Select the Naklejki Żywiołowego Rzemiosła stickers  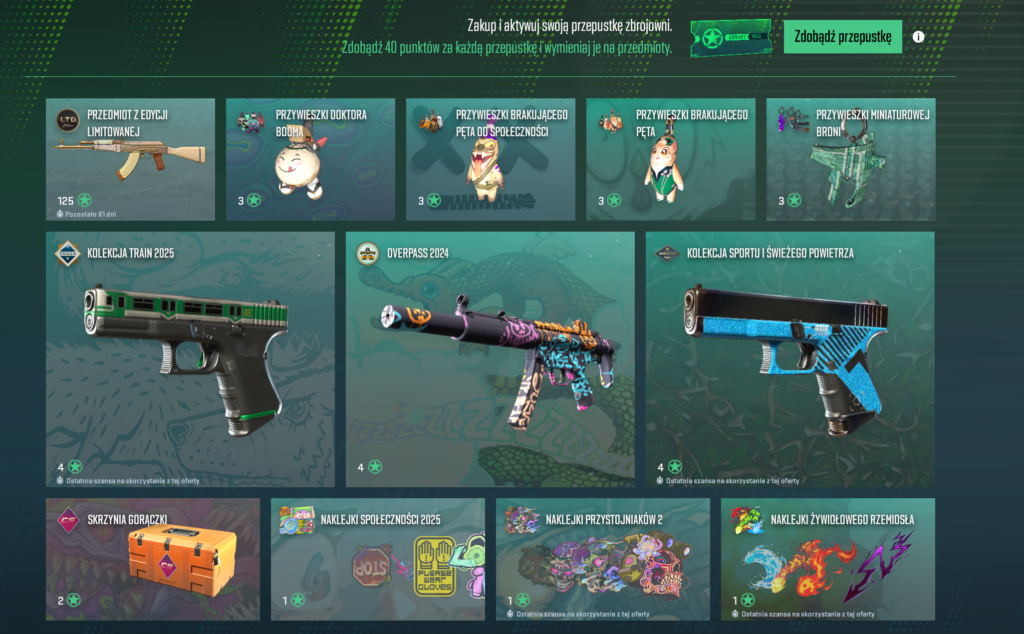click(827, 559)
